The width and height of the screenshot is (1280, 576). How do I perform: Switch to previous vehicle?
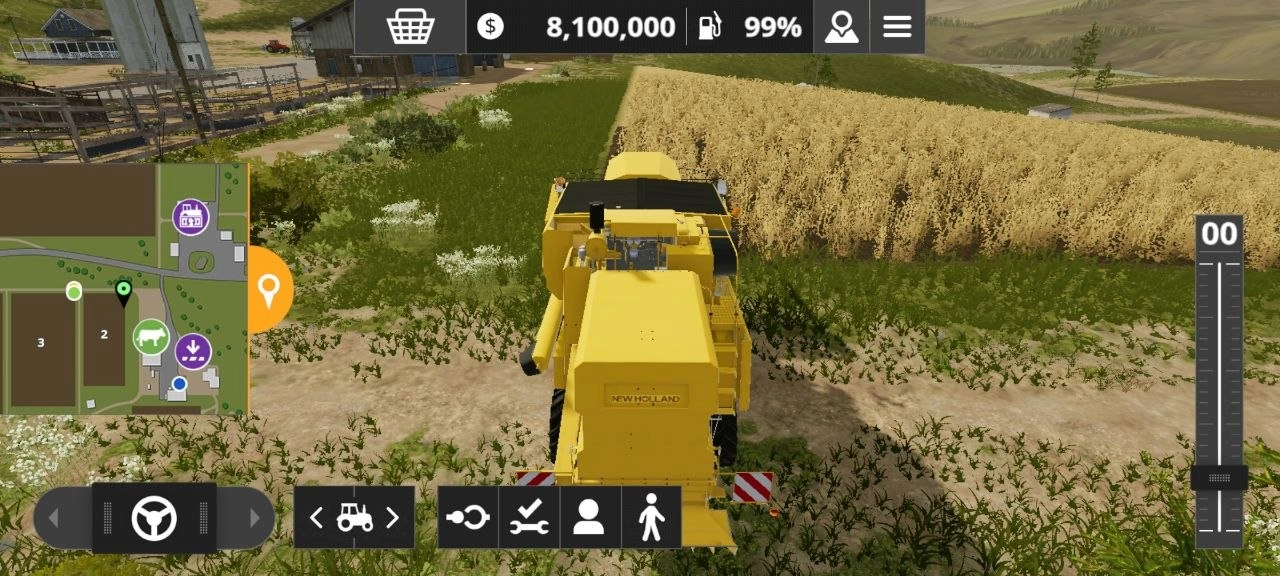pos(316,517)
